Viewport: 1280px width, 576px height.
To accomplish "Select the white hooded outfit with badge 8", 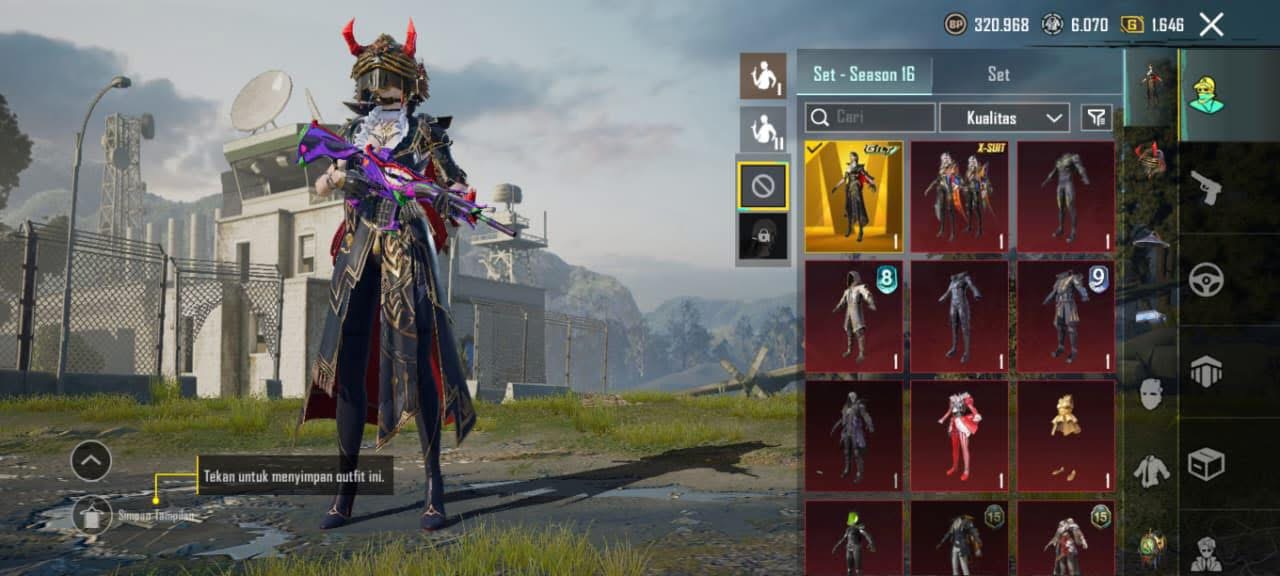I will (x=854, y=317).
